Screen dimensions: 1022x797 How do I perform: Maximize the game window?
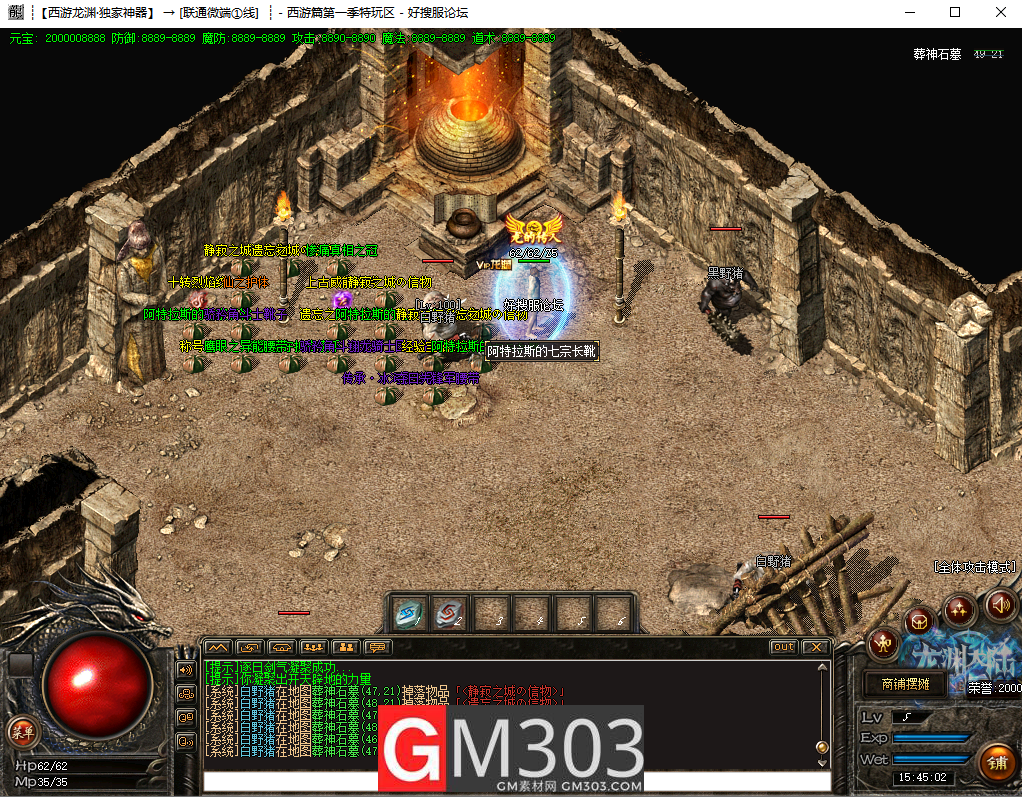click(955, 12)
